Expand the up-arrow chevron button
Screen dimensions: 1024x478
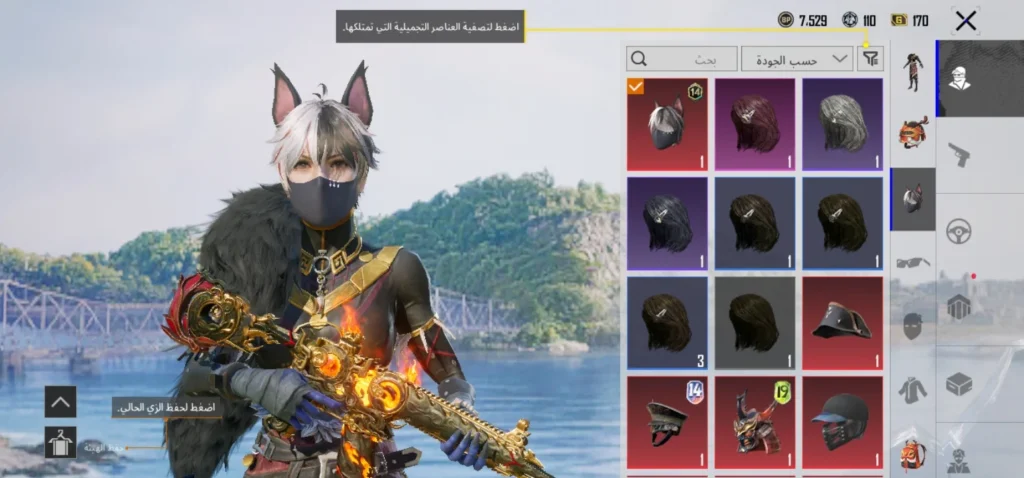point(60,402)
